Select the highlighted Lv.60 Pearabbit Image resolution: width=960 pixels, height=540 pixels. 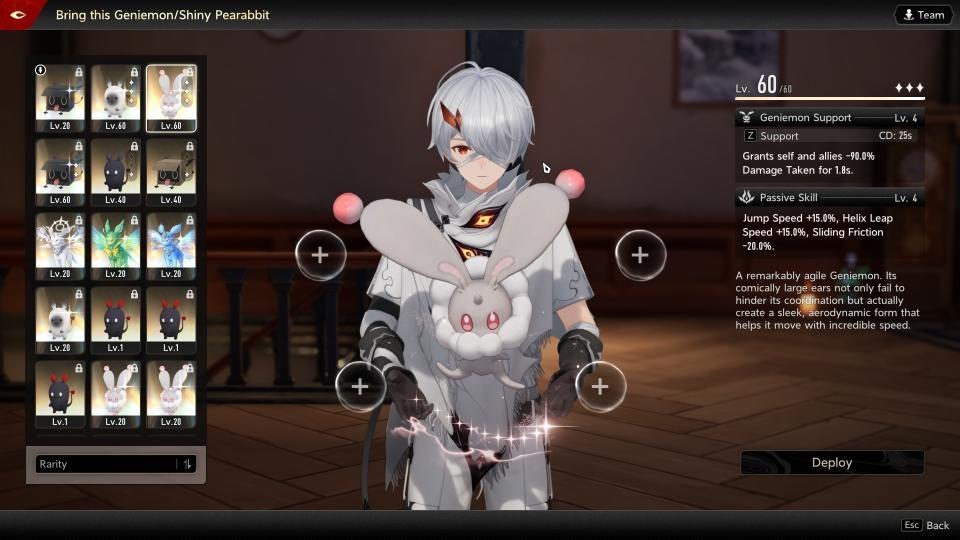pyautogui.click(x=171, y=98)
